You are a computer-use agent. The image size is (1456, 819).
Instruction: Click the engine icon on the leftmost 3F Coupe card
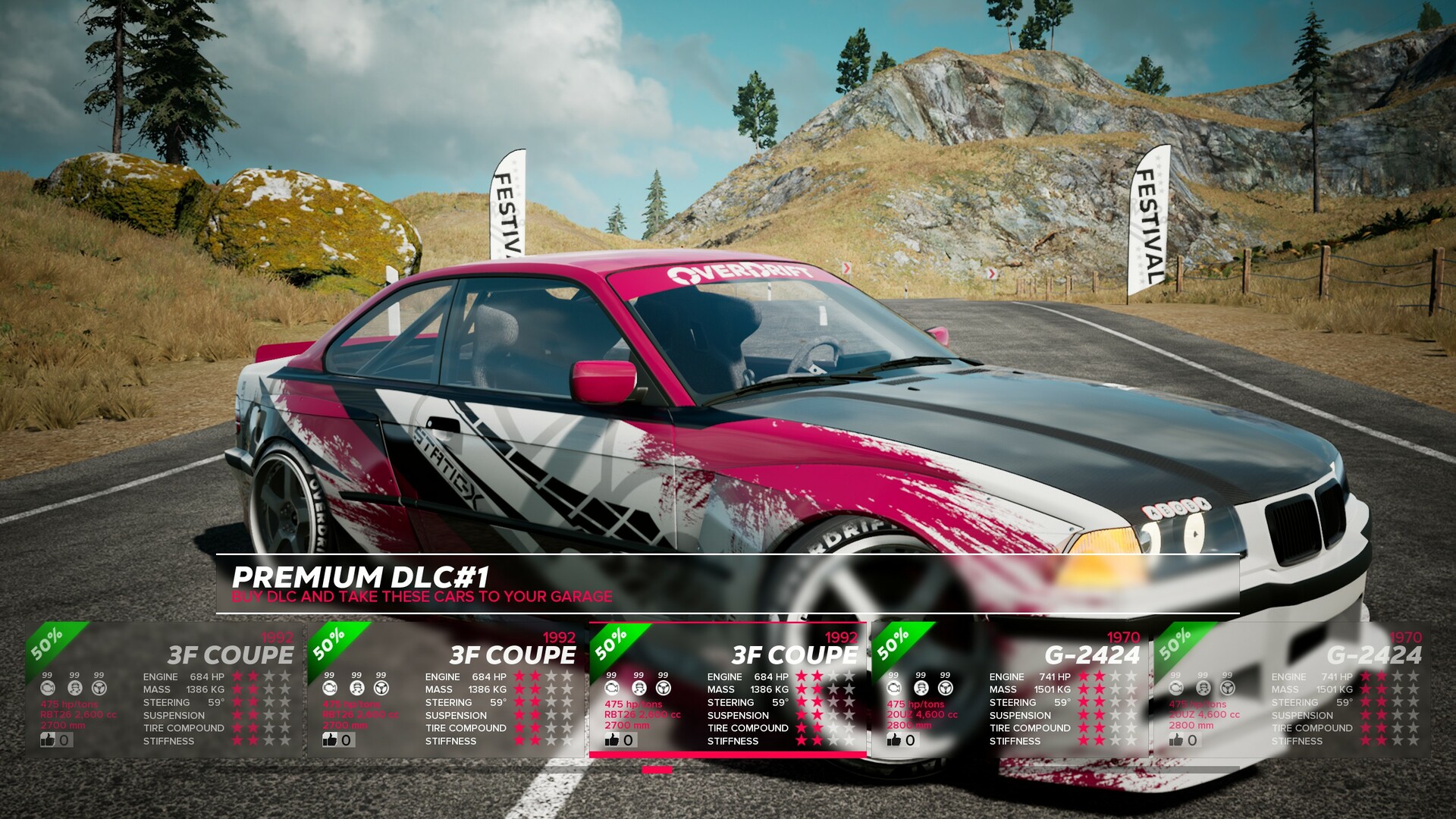(x=49, y=688)
